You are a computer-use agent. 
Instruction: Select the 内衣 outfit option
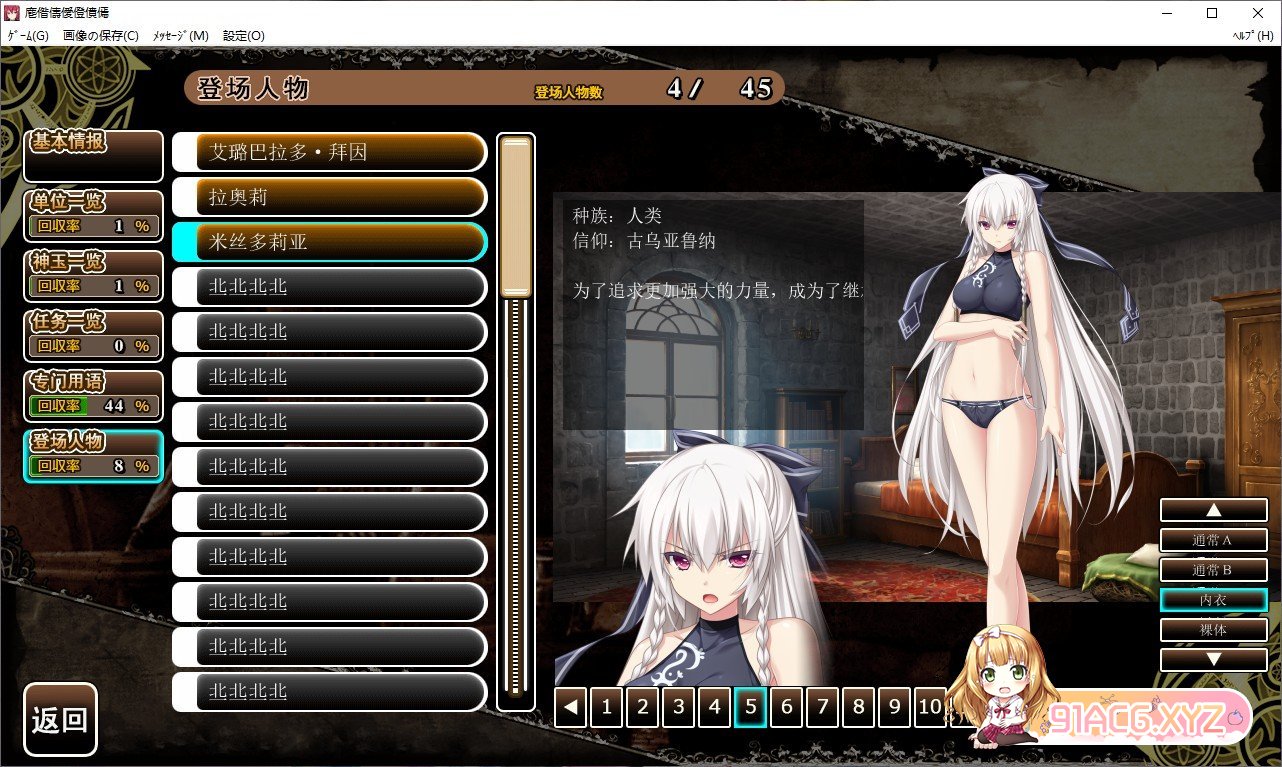pyautogui.click(x=1213, y=600)
